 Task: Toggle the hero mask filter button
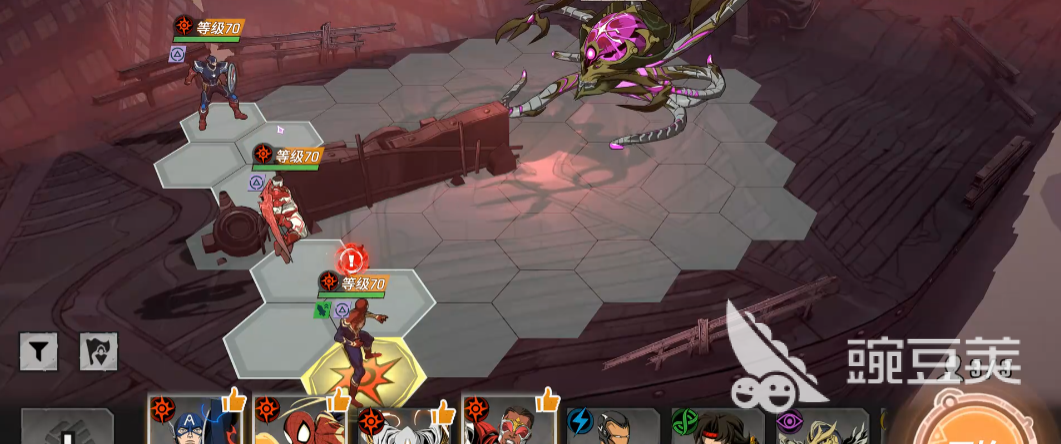(99, 352)
